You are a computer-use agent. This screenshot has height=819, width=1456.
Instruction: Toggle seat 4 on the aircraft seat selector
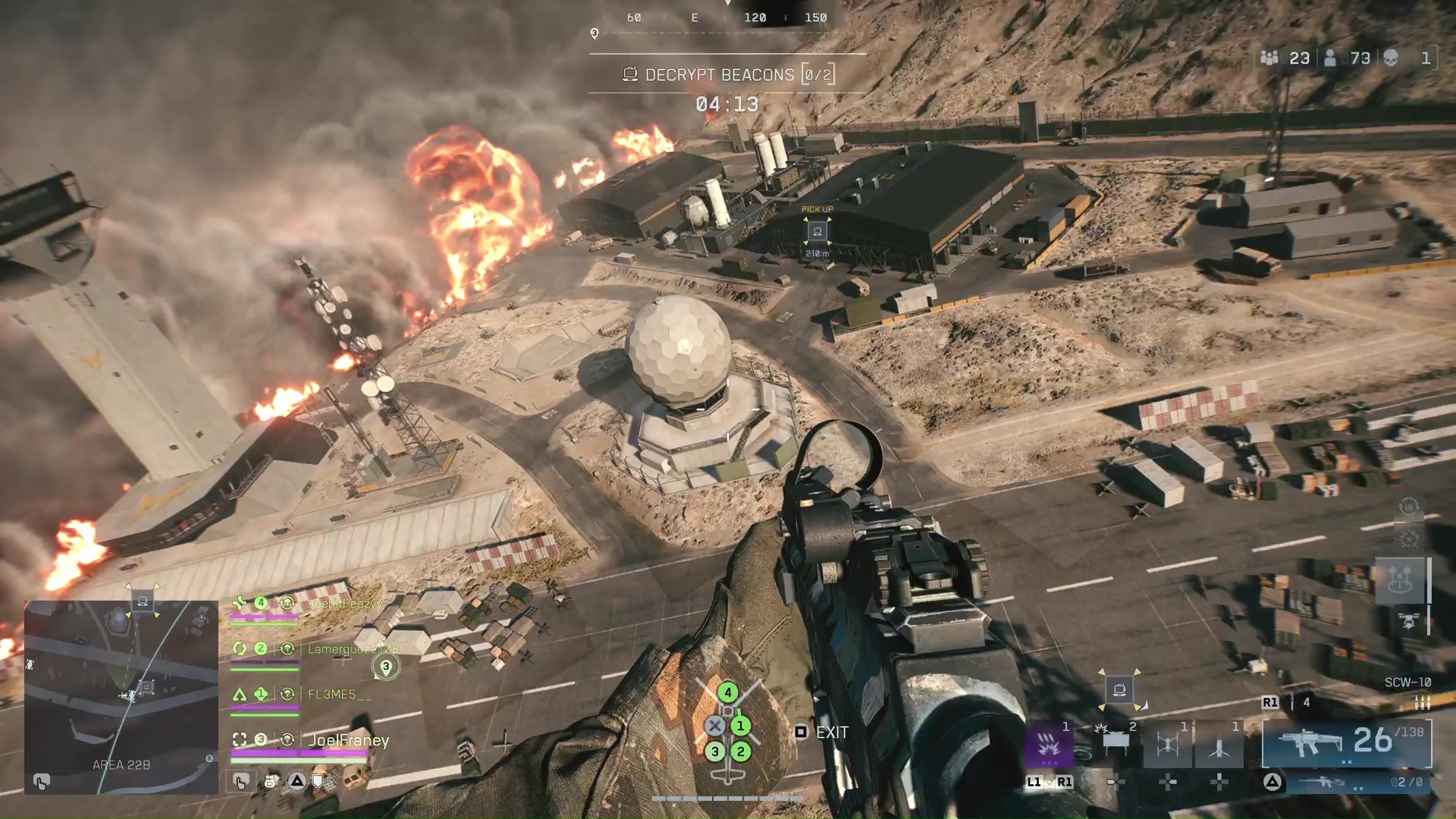(x=728, y=692)
